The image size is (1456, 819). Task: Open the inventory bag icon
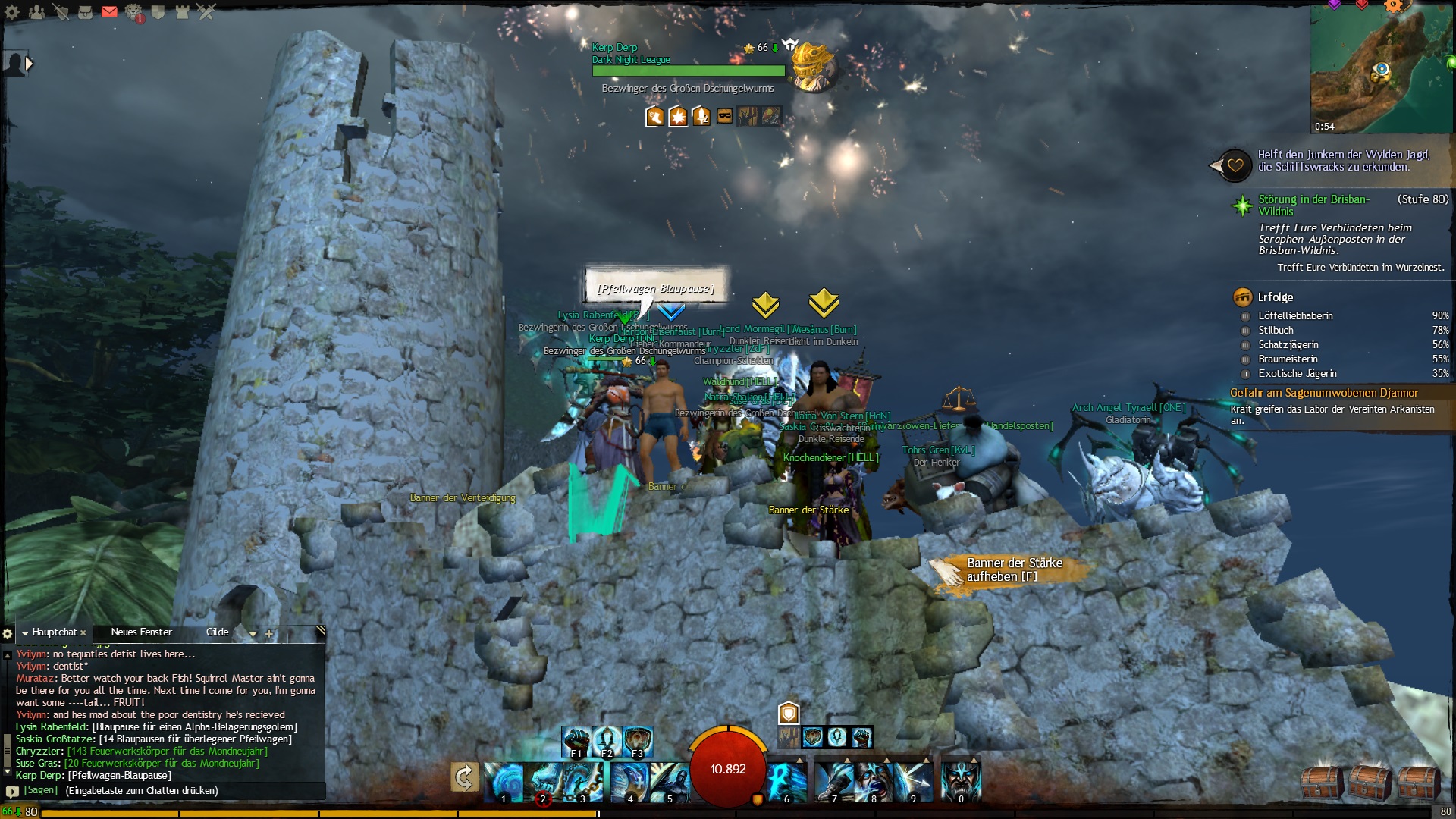[x=85, y=12]
